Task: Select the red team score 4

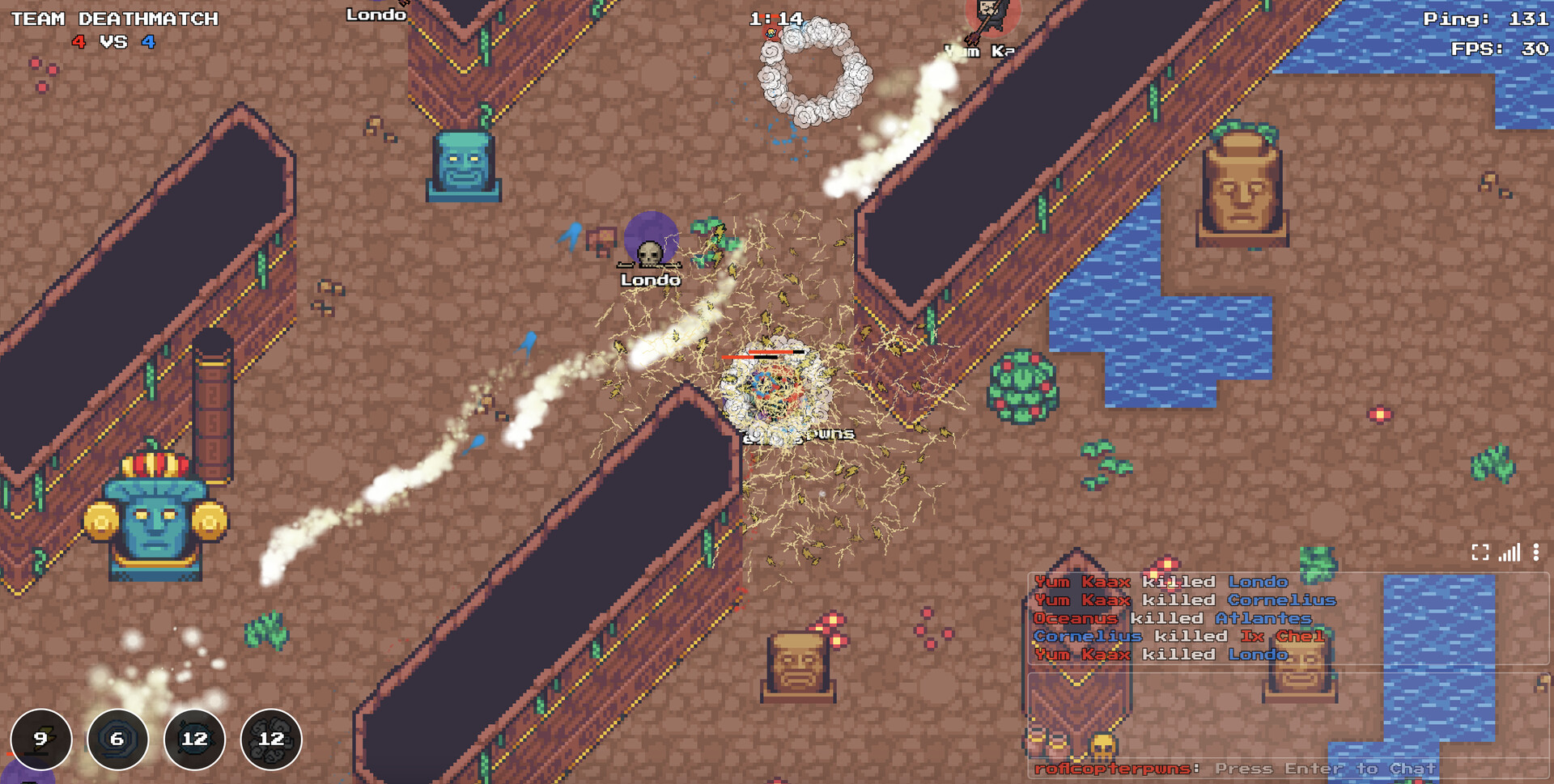Action: pos(79,43)
